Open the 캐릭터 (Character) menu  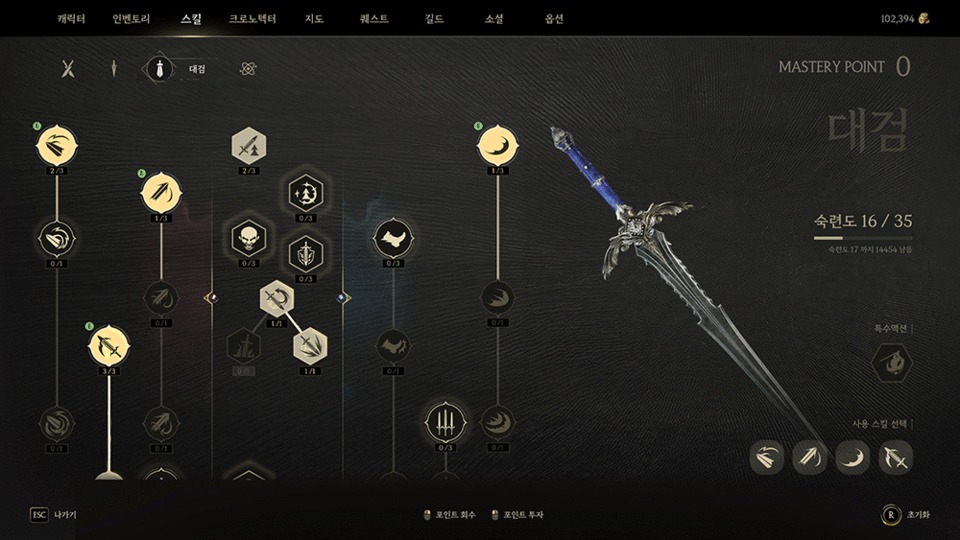[71, 18]
